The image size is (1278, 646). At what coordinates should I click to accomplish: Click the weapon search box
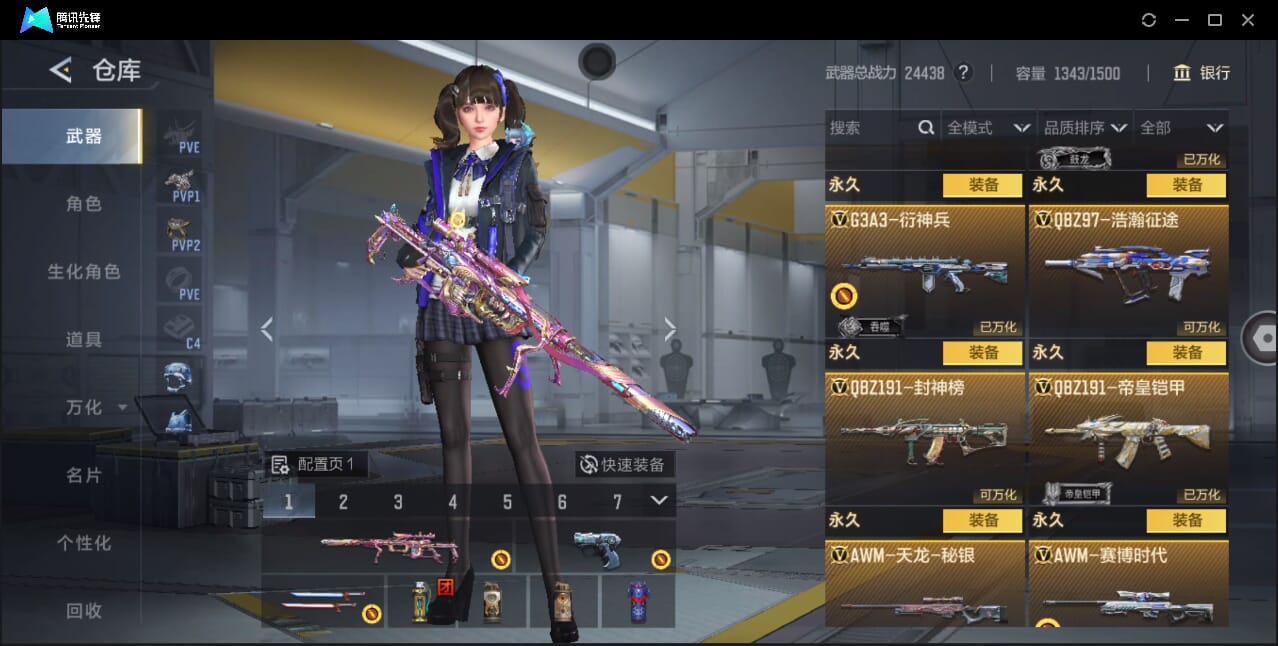(870, 128)
